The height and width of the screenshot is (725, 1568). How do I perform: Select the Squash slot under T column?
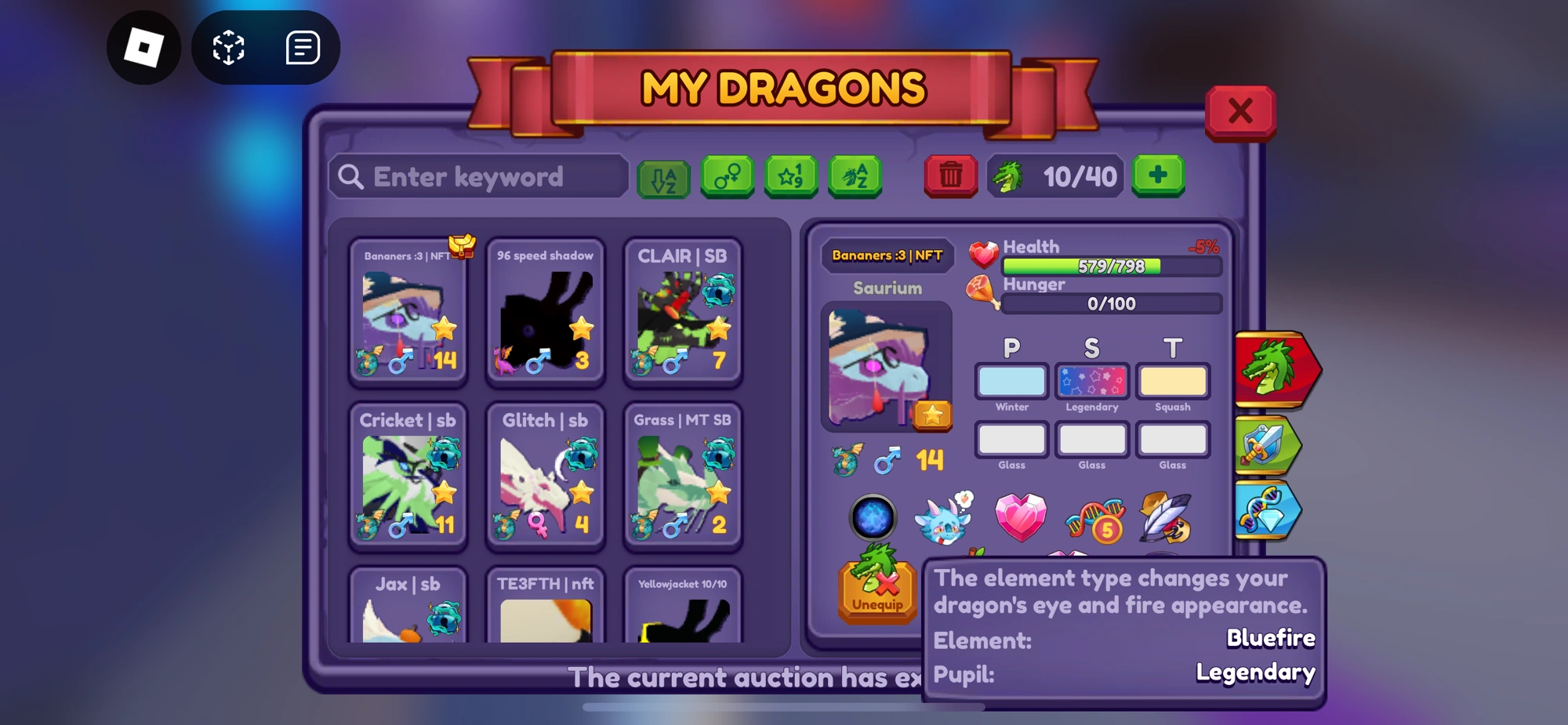pos(1172,382)
